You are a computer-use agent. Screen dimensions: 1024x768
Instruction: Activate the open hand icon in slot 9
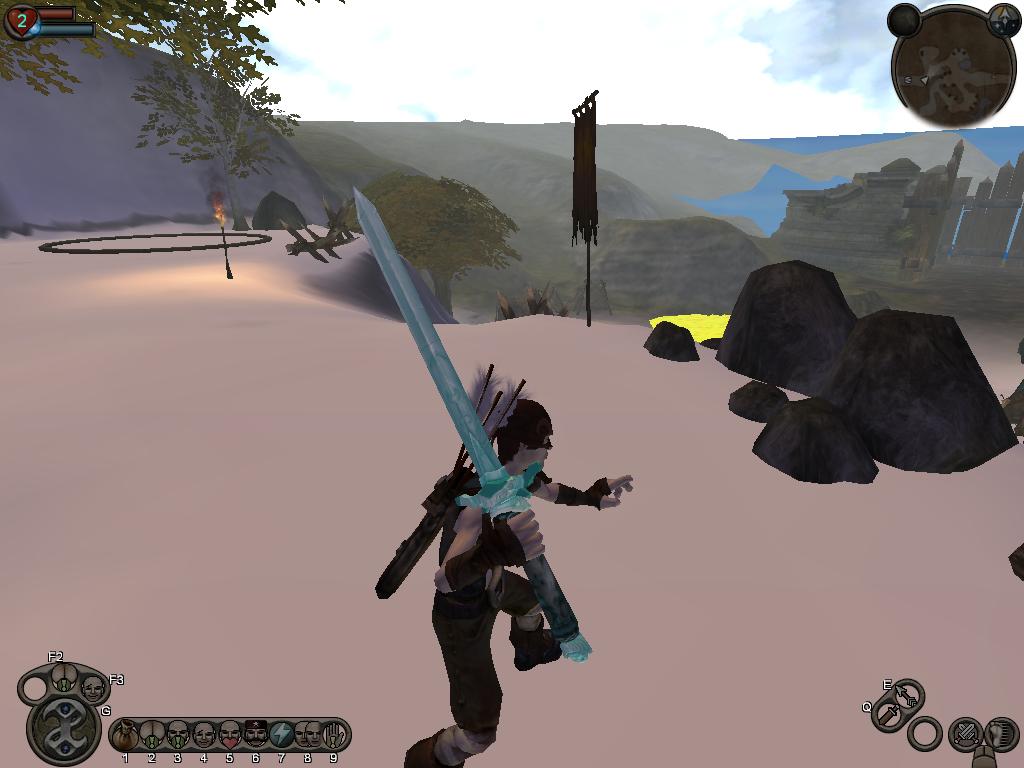[334, 736]
